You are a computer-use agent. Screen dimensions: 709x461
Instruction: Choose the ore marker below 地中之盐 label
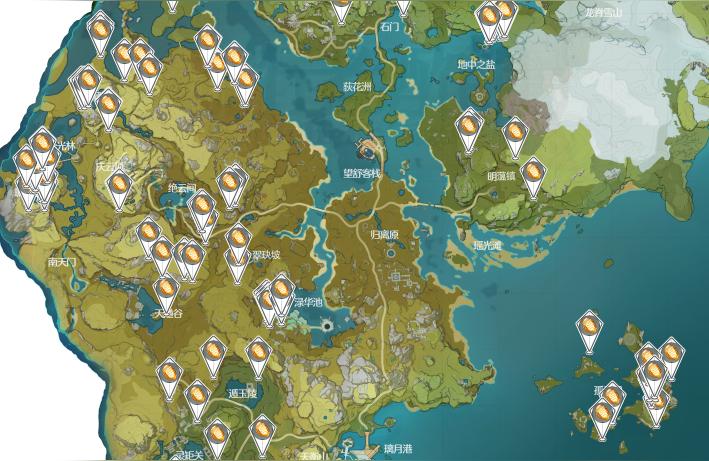click(468, 127)
